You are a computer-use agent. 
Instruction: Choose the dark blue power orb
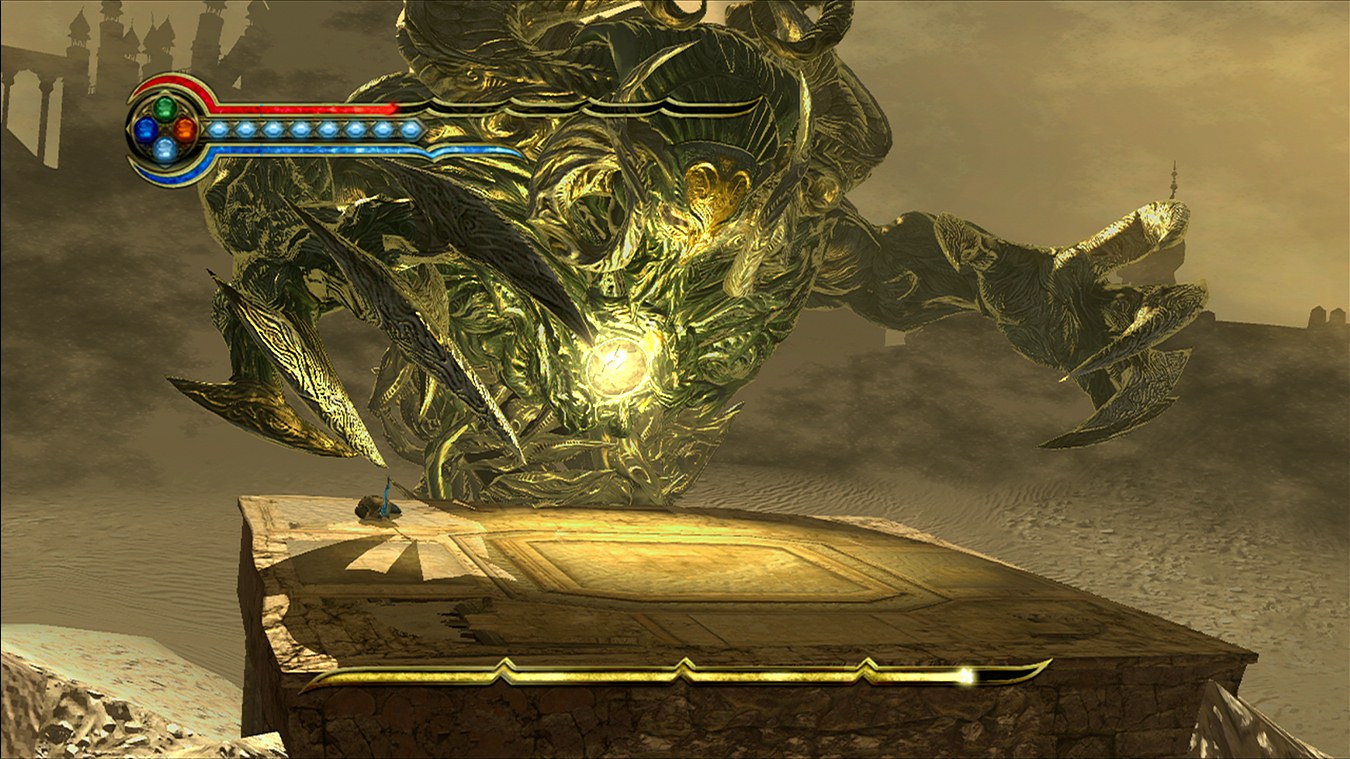click(x=146, y=128)
